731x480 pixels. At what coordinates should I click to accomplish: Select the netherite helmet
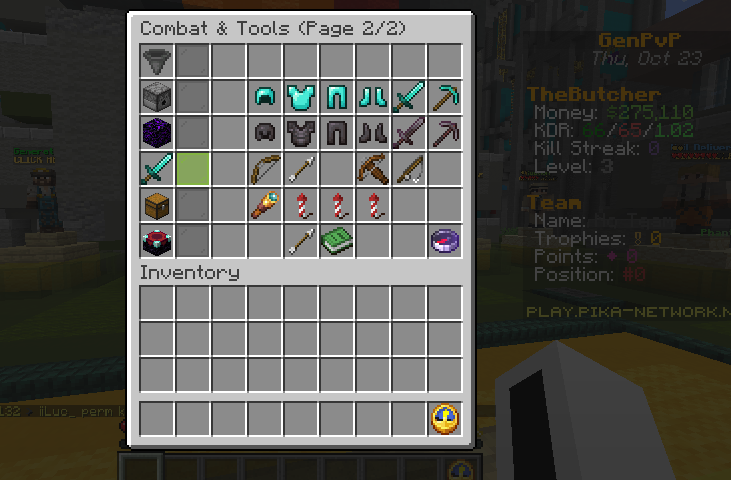coord(265,133)
